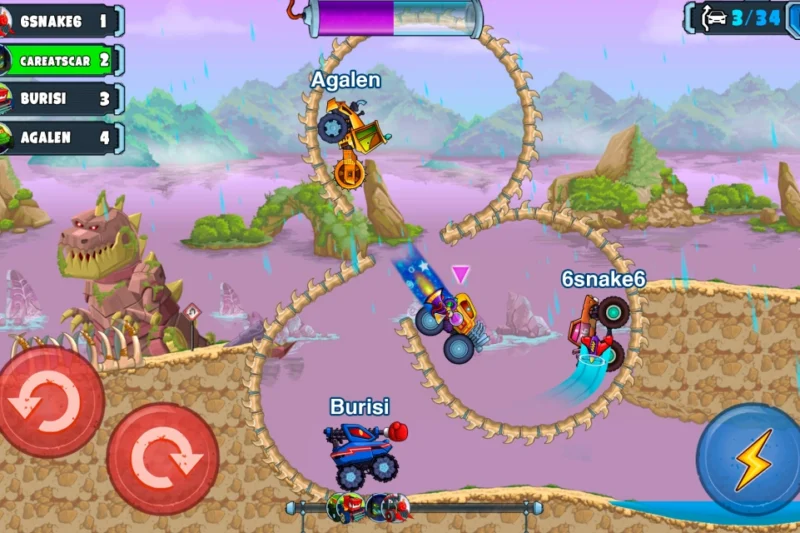Choose the BURISI row in standings

(62, 99)
